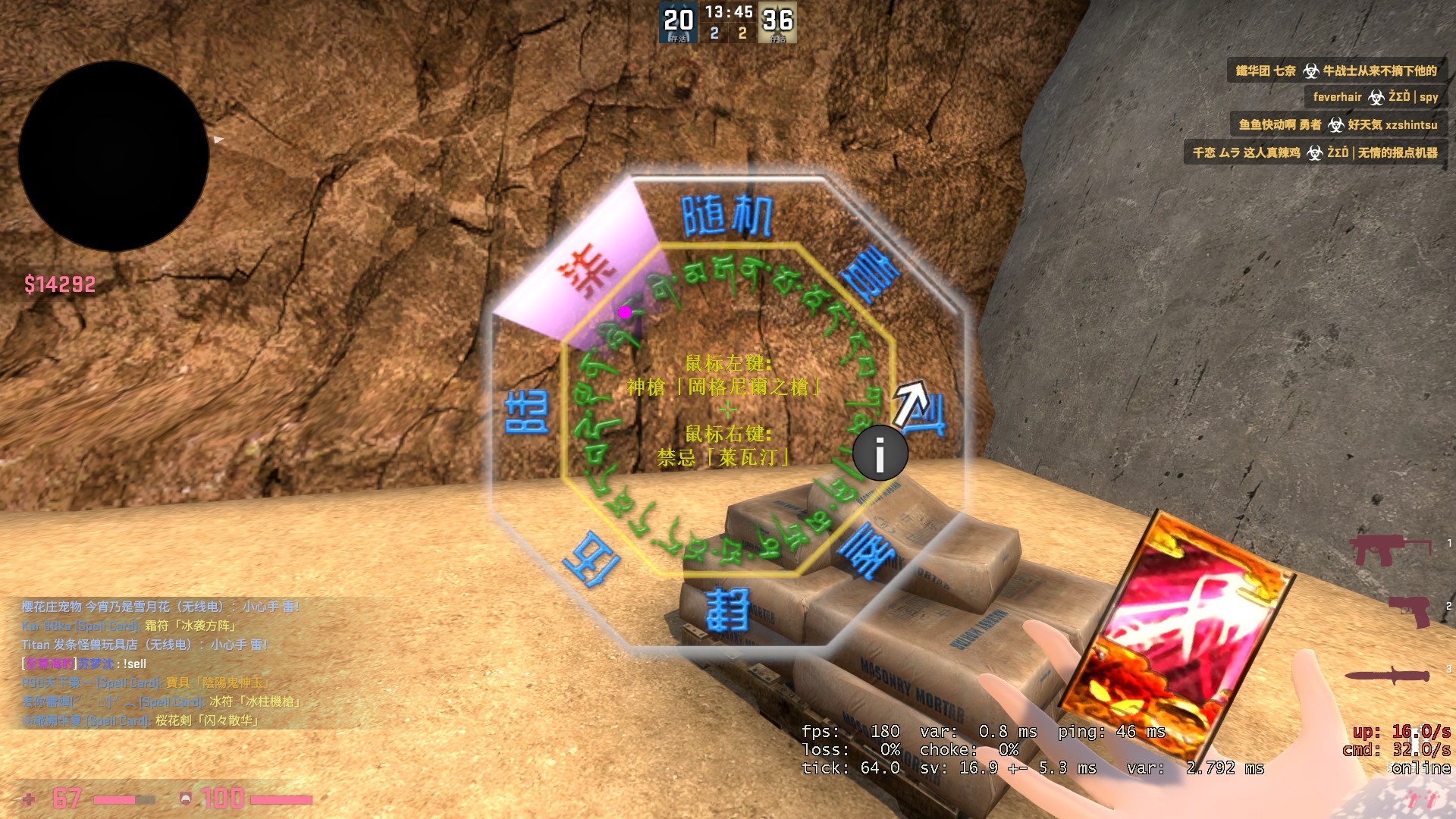Open the round info "i" icon

(880, 453)
